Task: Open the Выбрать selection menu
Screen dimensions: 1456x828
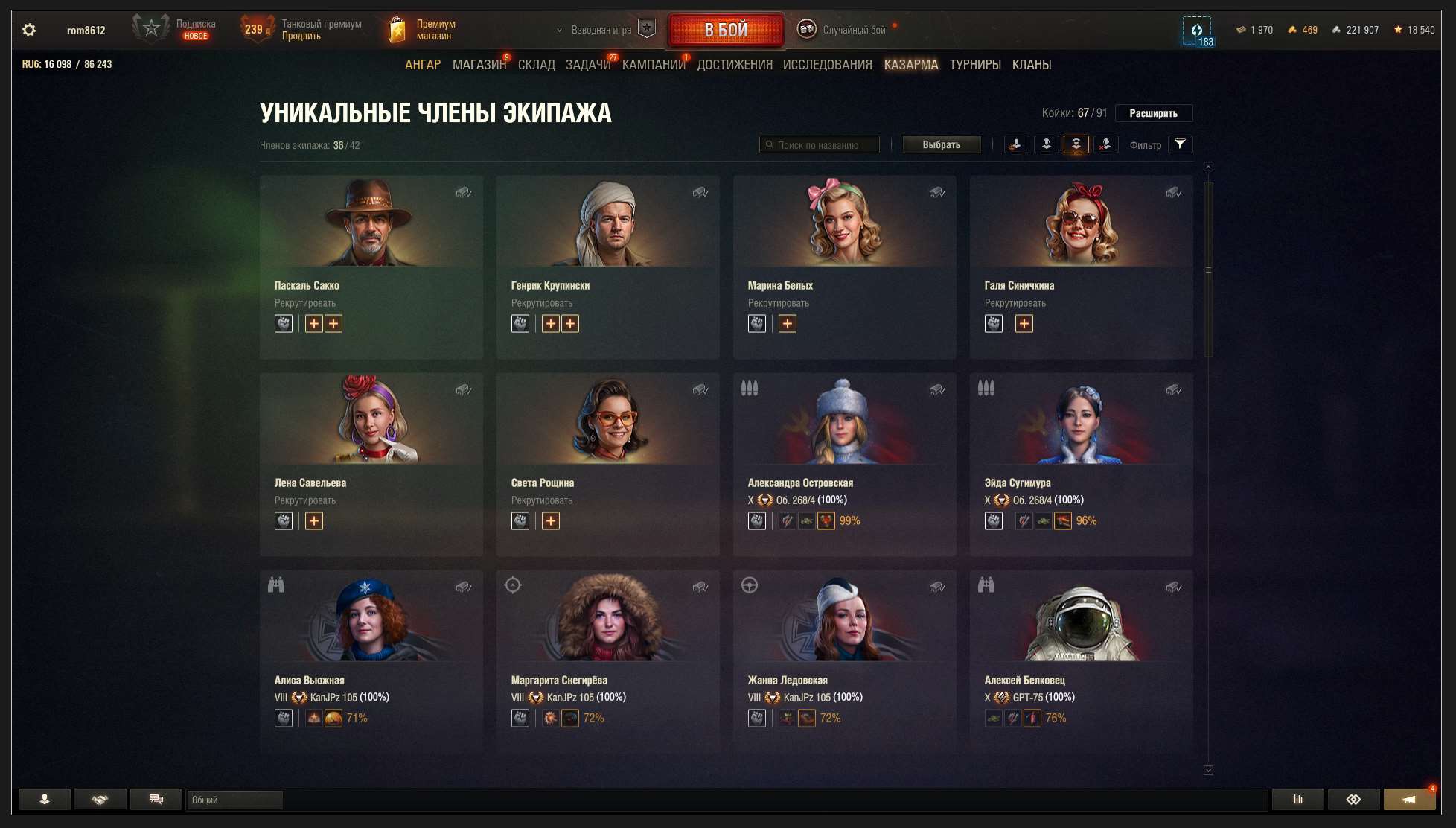Action: pos(942,144)
